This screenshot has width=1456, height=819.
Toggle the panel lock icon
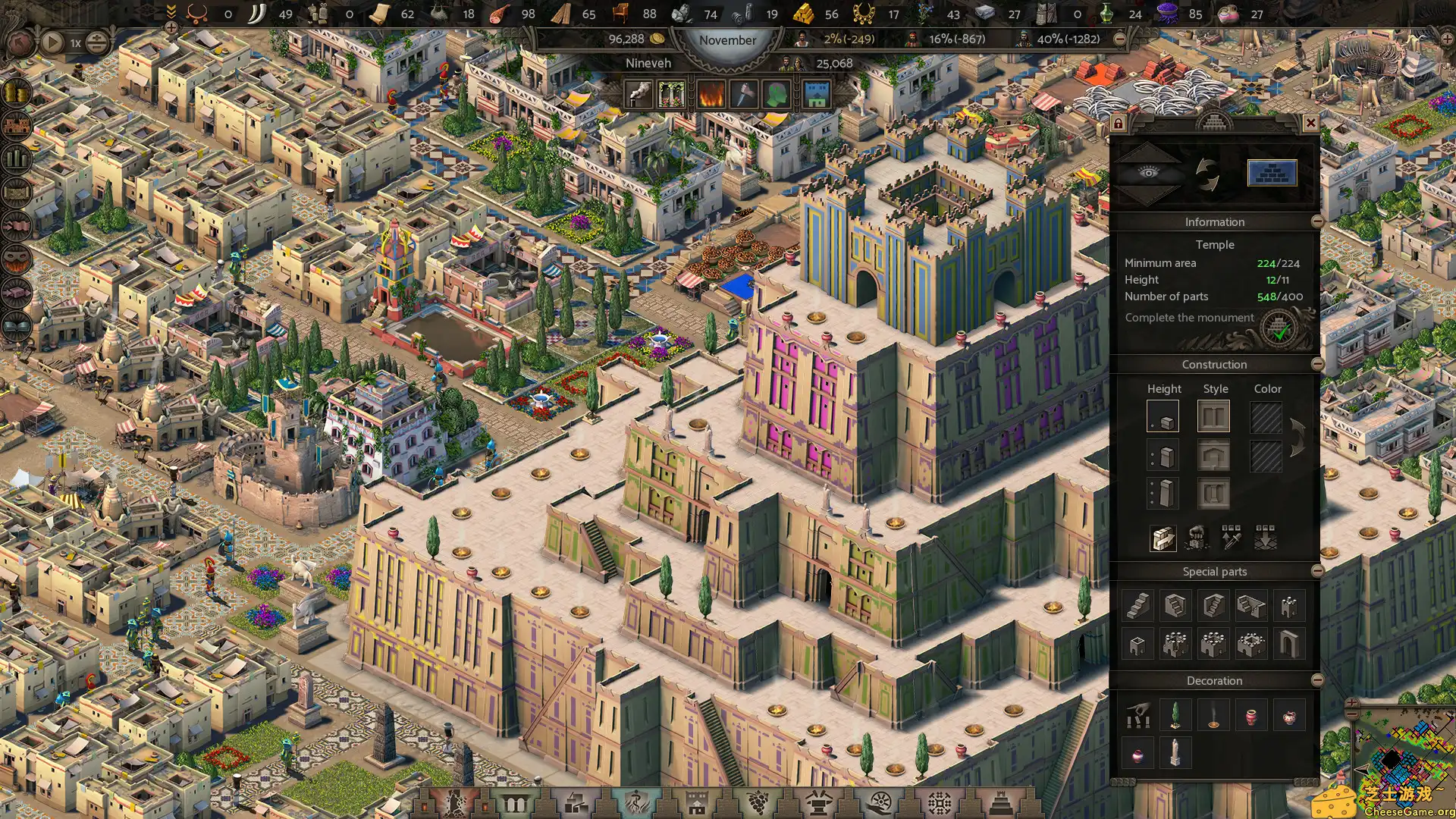[x=1118, y=123]
